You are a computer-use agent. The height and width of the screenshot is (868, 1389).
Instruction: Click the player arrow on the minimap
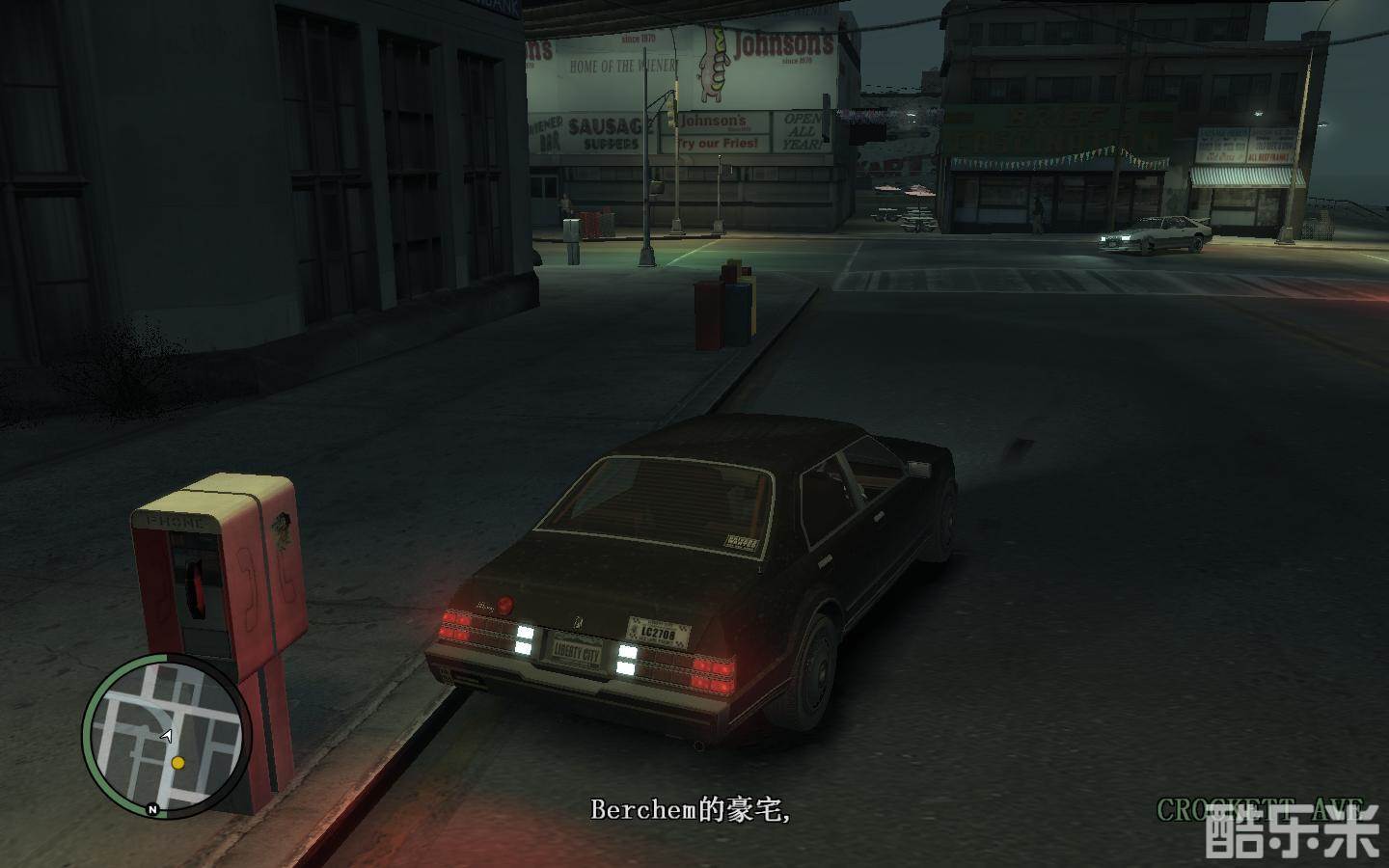pos(166,735)
